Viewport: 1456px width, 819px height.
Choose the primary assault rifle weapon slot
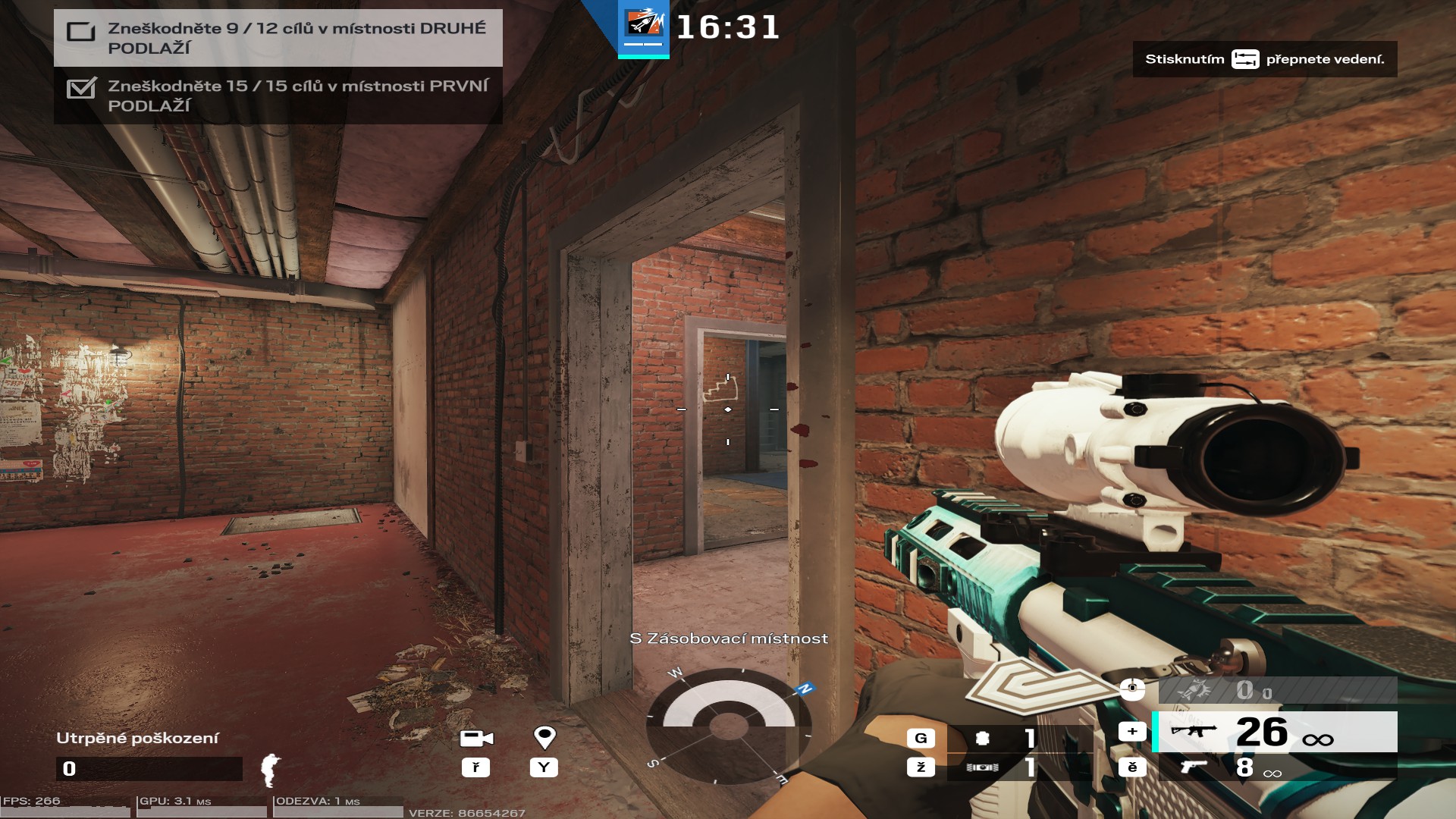(1274, 732)
